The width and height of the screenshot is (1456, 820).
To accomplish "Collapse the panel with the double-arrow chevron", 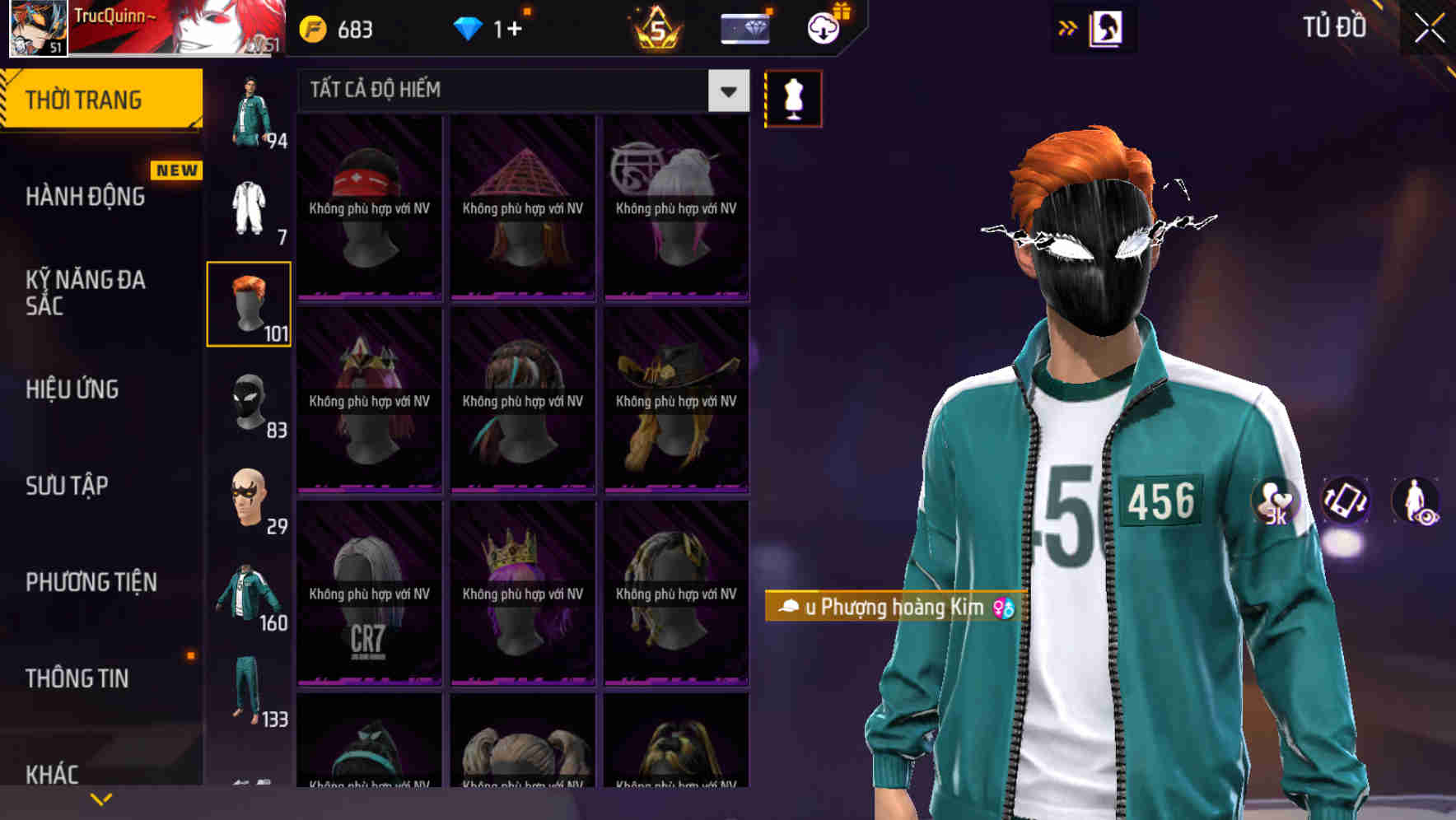I will coord(1068,27).
